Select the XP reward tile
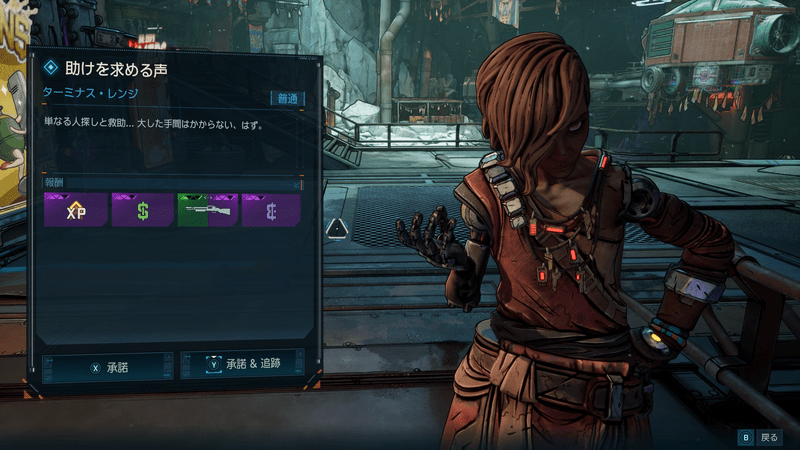This screenshot has width=800, height=450. pos(76,210)
